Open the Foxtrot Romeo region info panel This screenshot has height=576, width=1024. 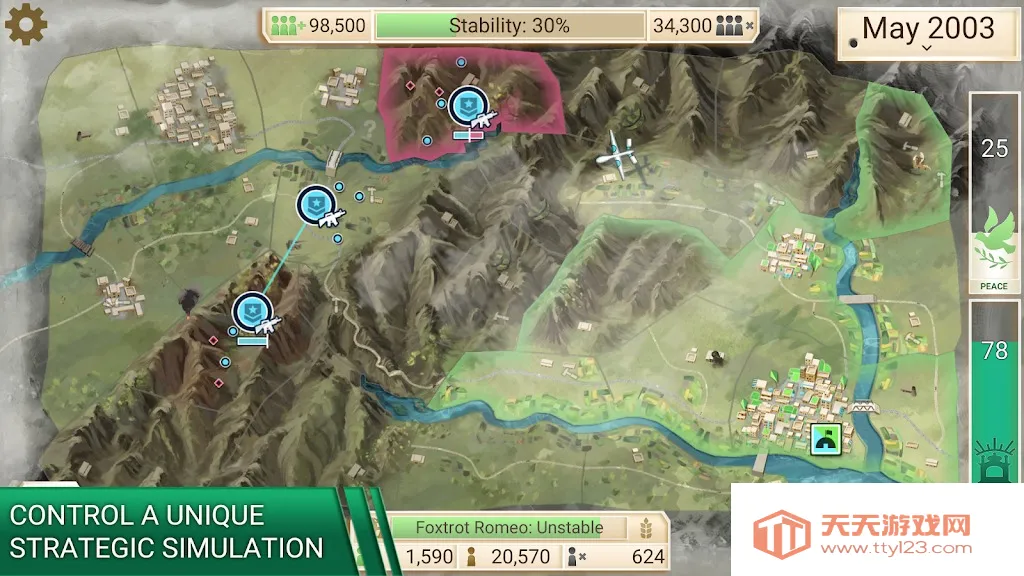[x=510, y=527]
